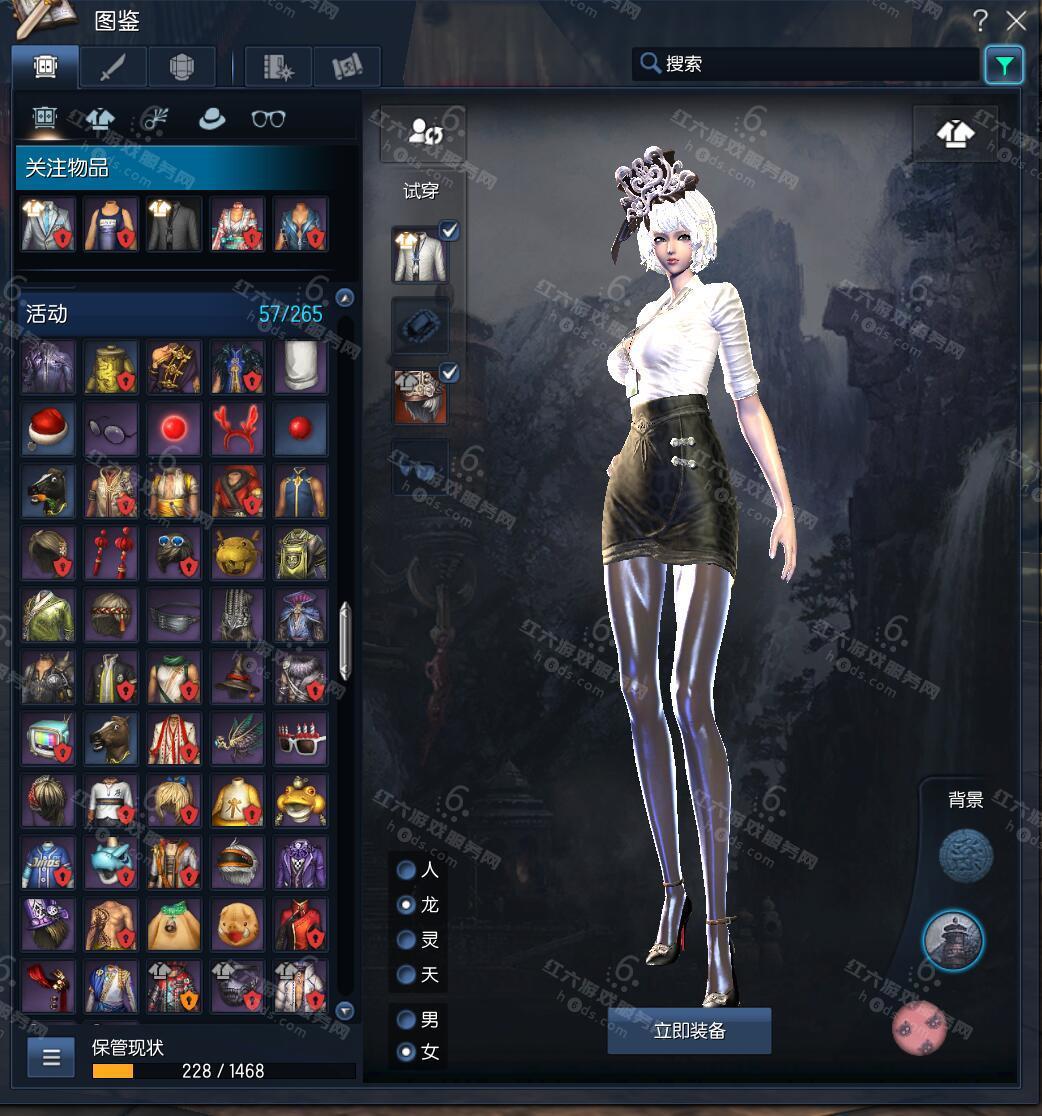
Task: Close the 图鉴 window
Action: (x=1016, y=20)
